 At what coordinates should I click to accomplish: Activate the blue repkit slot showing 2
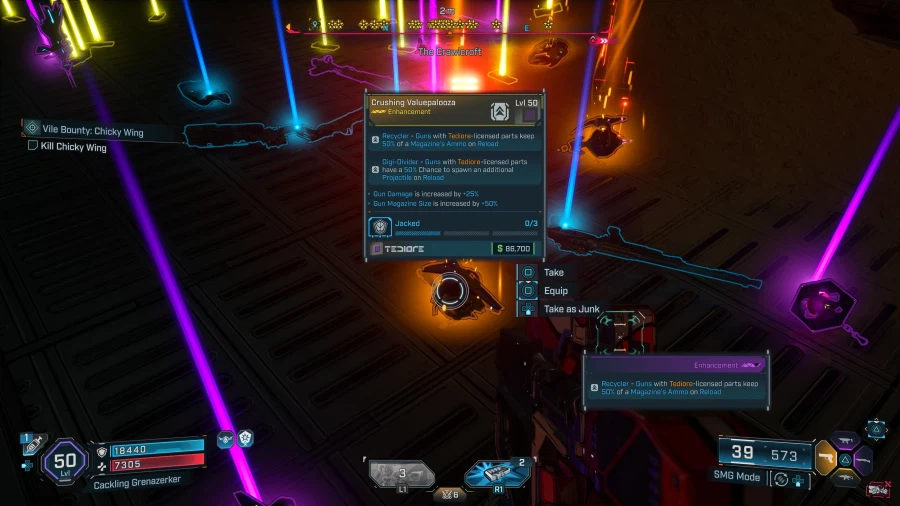(498, 472)
